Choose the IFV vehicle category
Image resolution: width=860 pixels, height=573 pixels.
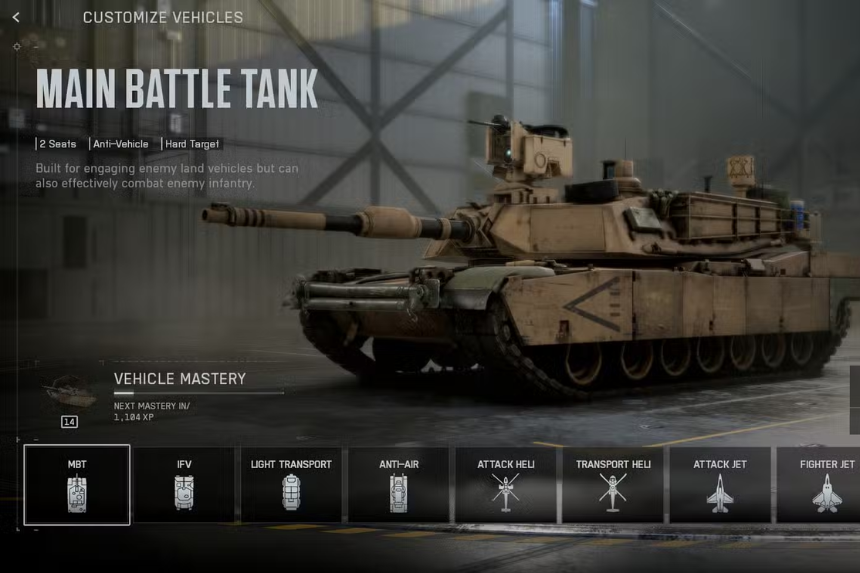pyautogui.click(x=184, y=485)
